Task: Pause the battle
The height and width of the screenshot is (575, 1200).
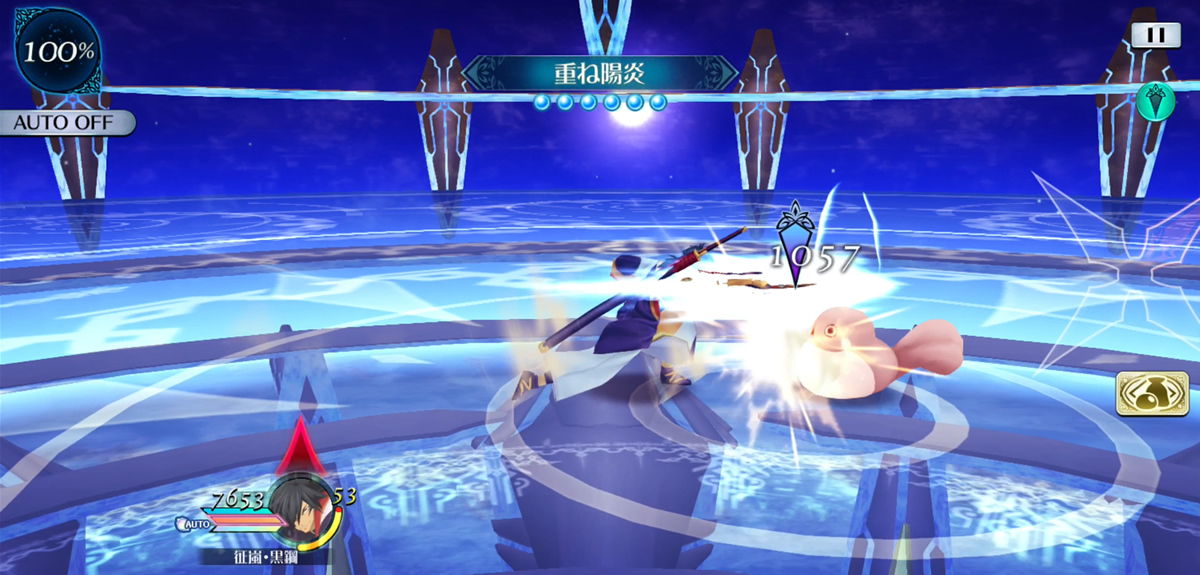Action: 1155,35
